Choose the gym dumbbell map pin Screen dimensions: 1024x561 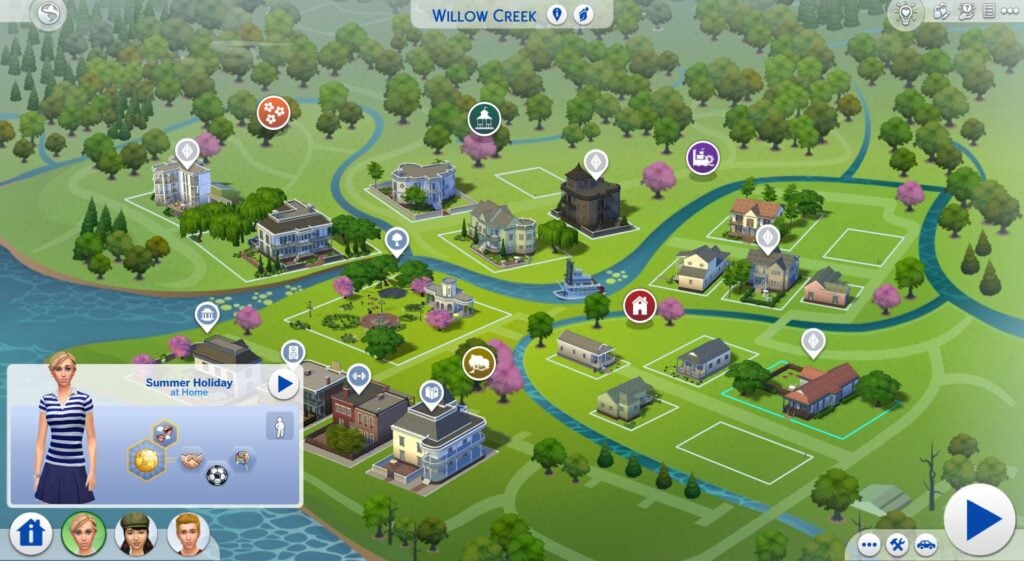357,376
